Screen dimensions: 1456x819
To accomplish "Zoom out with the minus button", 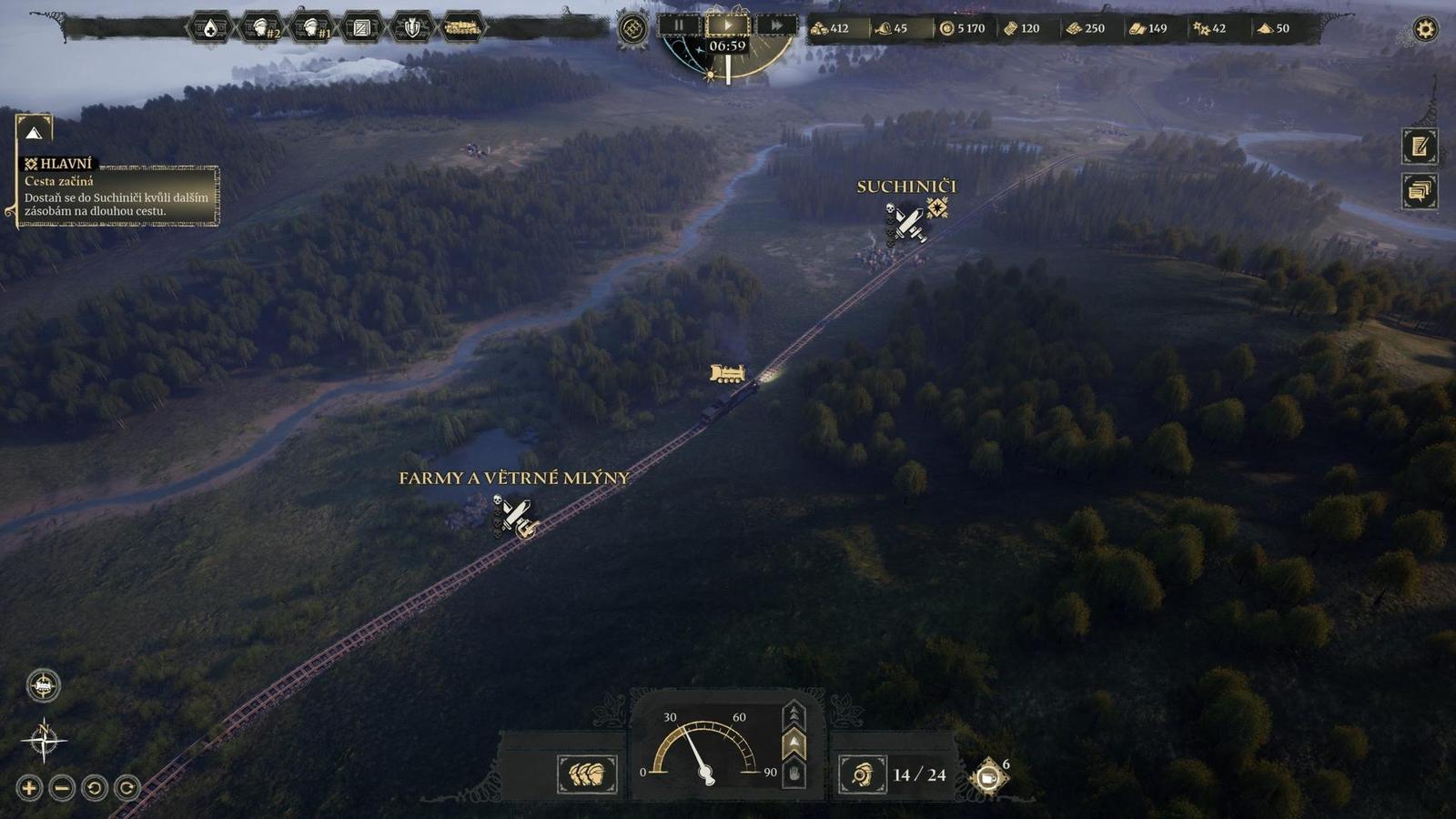I will point(62,787).
